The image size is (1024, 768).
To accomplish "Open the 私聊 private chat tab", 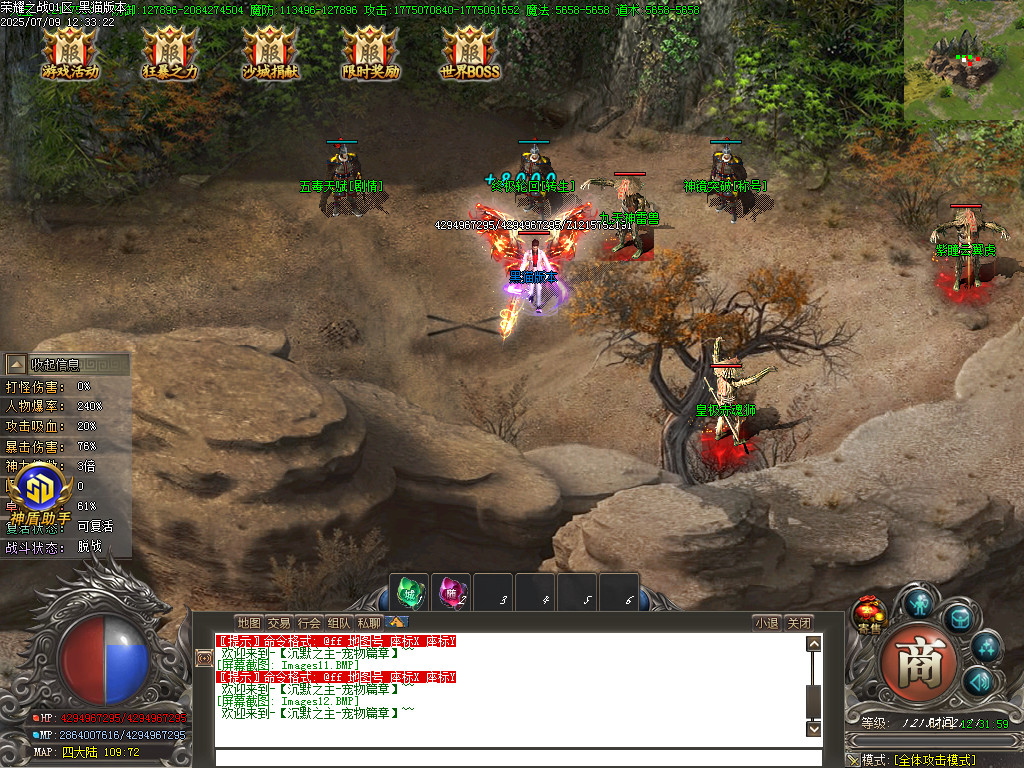I will [369, 622].
